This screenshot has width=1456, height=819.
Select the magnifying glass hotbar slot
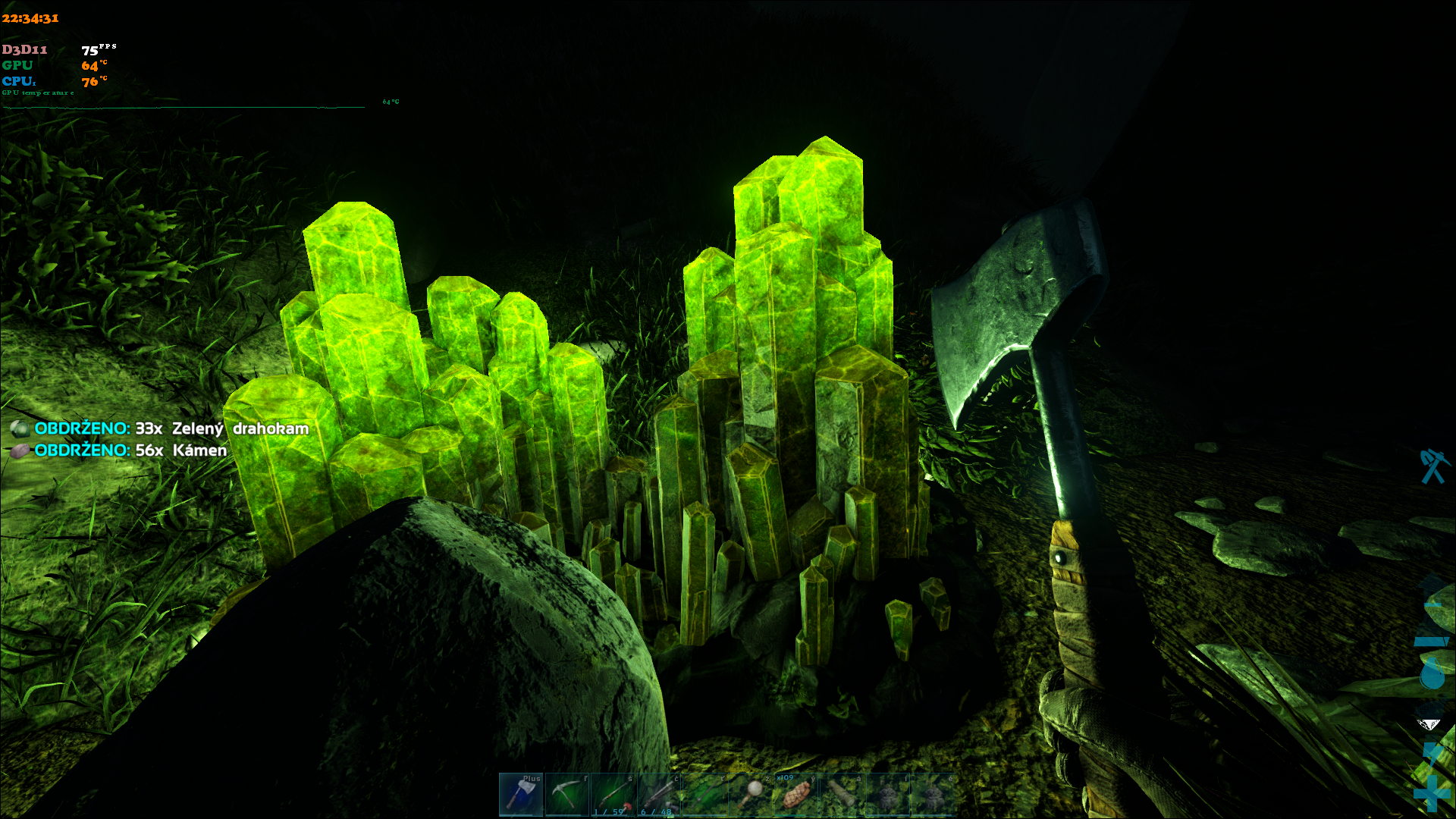[751, 794]
